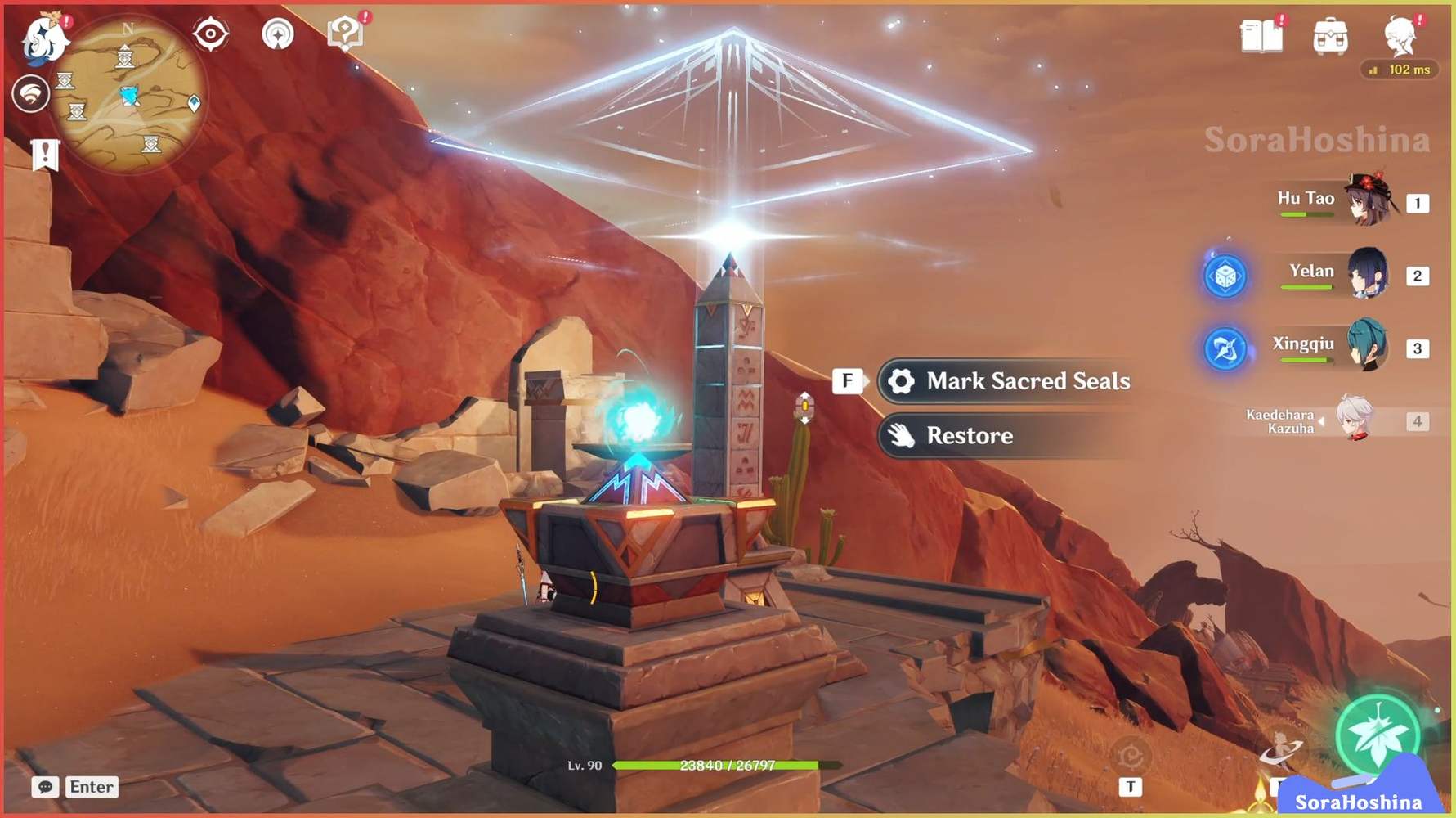1456x818 pixels.
Task: Click Yelan's blue burst-ready icon
Action: pyautogui.click(x=1224, y=276)
